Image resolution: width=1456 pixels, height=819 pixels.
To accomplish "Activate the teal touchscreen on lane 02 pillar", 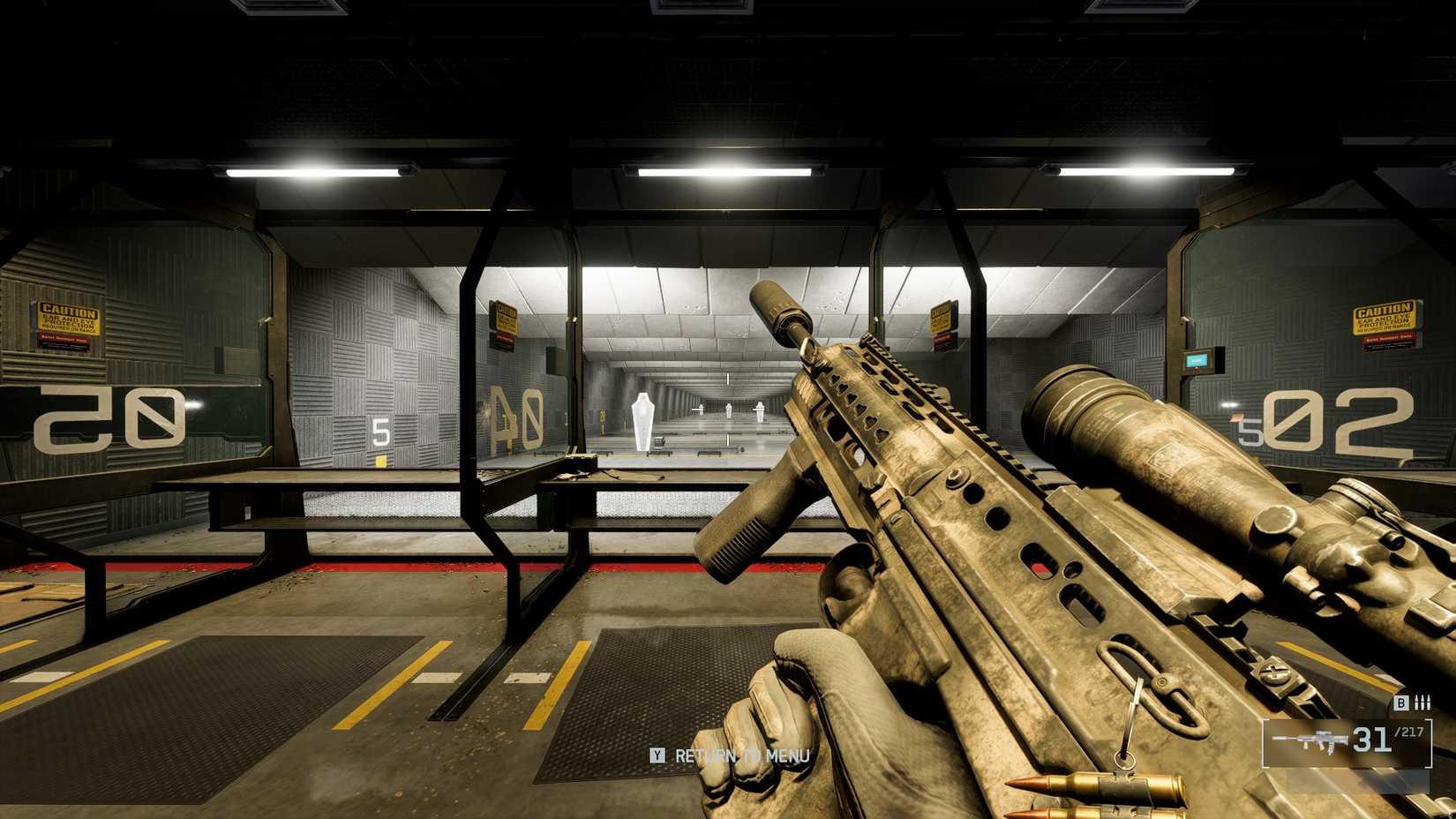I will coord(1197,360).
